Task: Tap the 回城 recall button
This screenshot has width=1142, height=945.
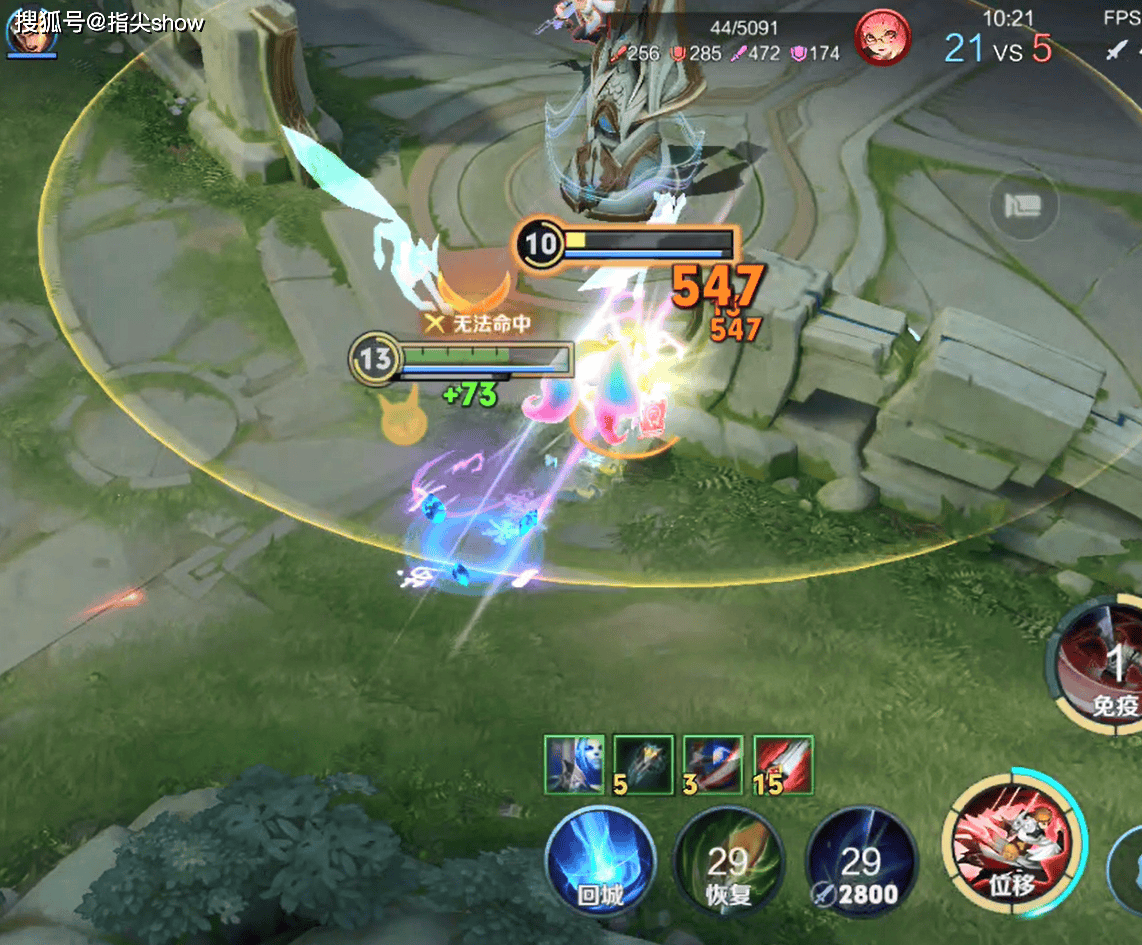Action: (600, 860)
